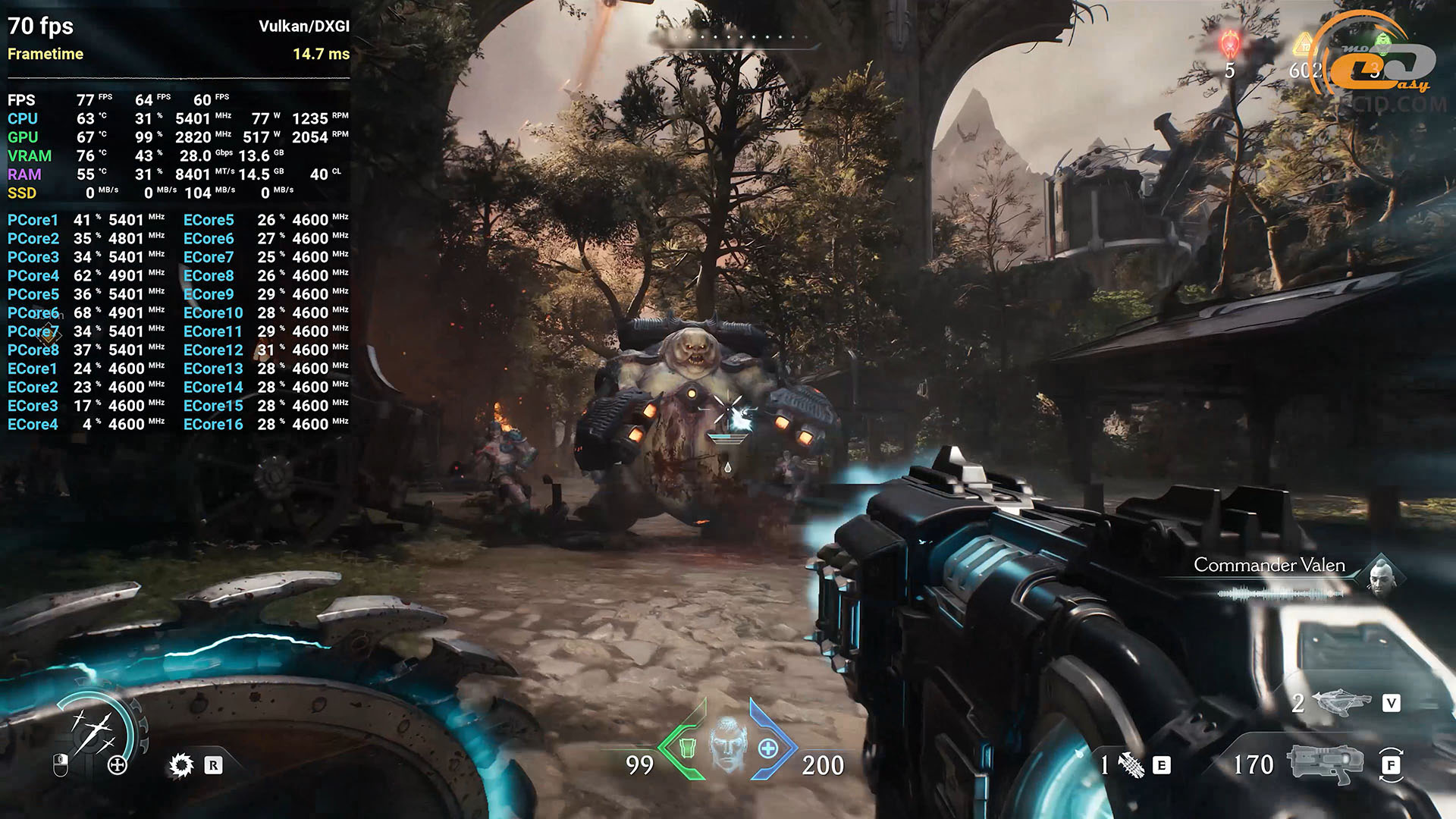Click the gold triangle currency icon

[1304, 45]
